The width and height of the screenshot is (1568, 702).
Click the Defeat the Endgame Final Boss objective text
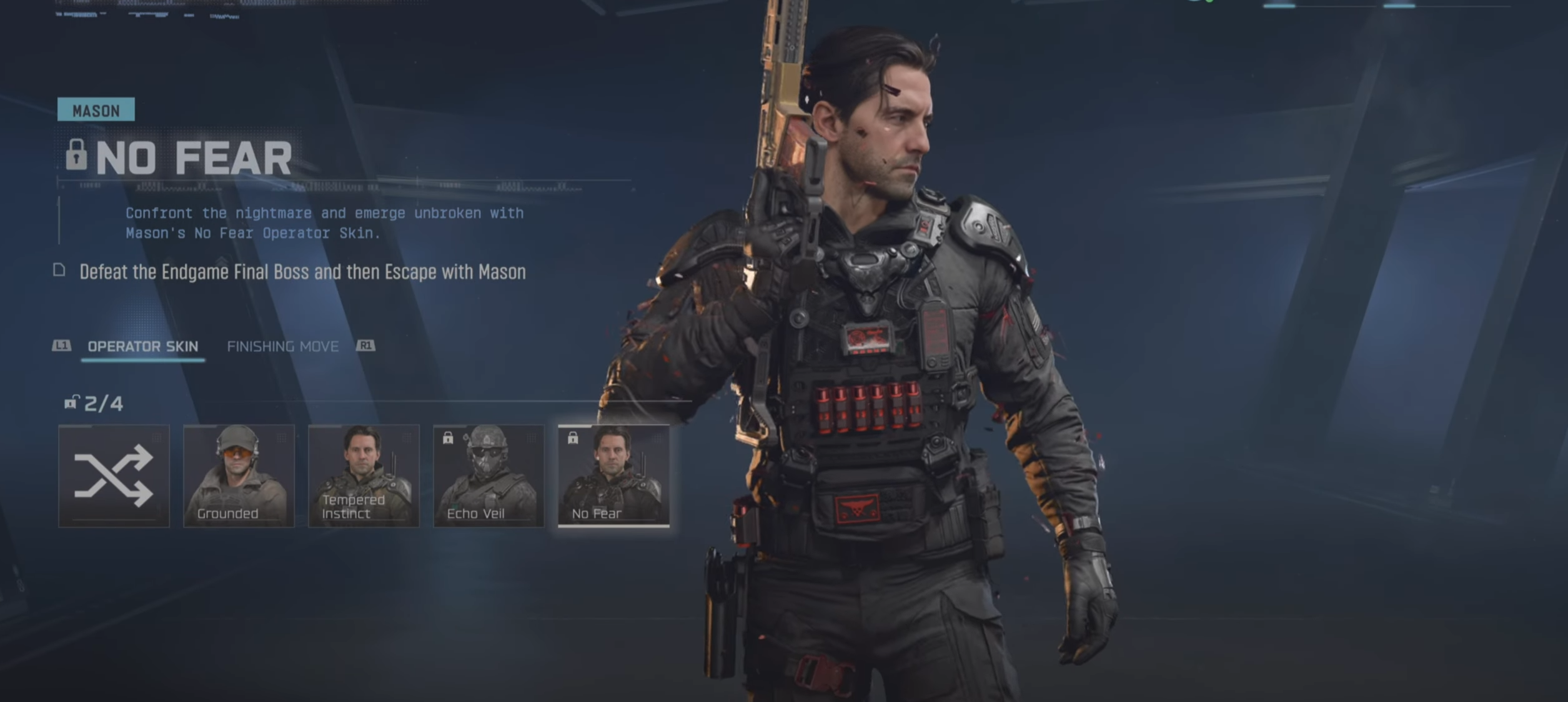(x=302, y=272)
